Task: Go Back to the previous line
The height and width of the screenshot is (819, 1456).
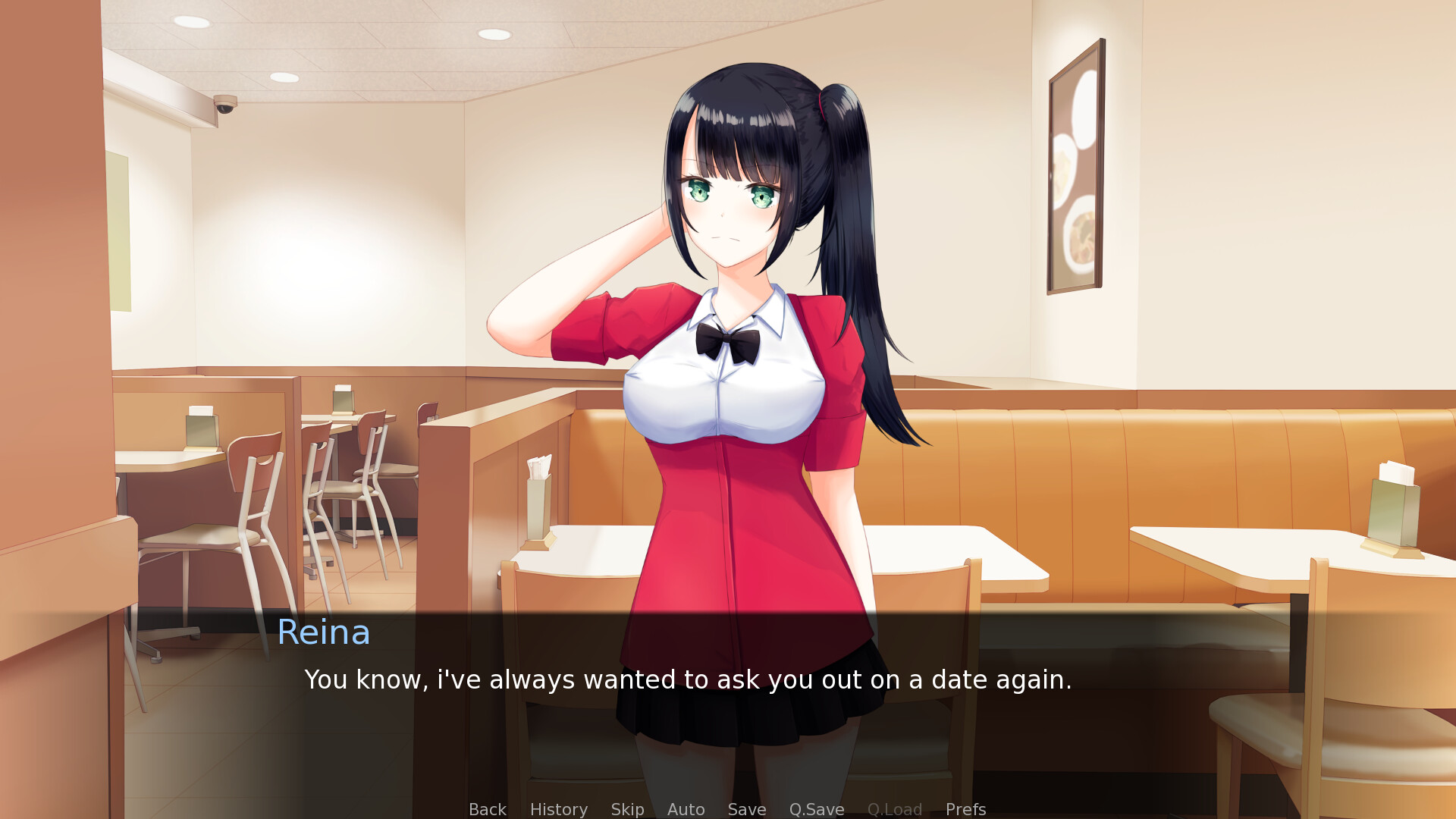Action: tap(487, 809)
